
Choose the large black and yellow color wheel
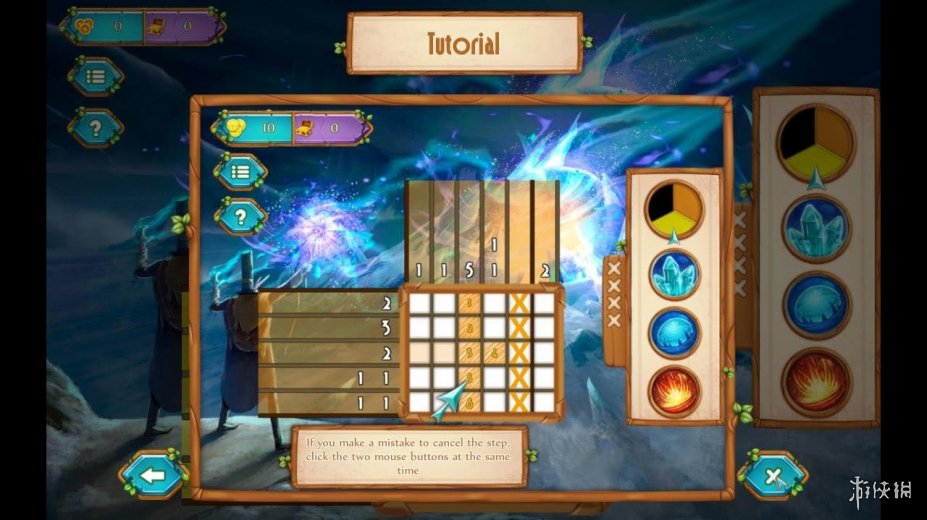(816, 142)
